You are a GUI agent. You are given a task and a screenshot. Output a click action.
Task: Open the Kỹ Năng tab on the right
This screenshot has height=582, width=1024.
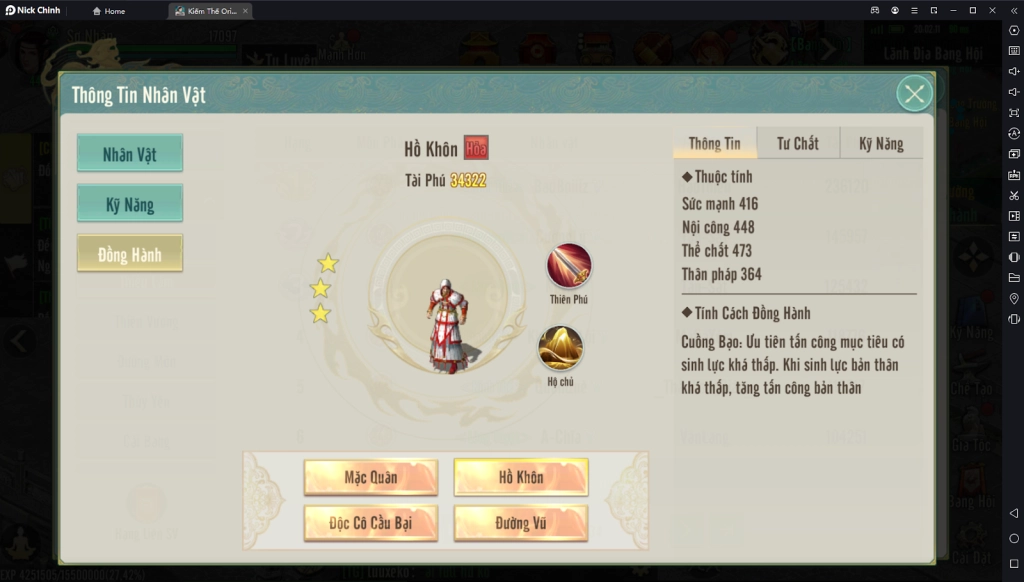(881, 143)
